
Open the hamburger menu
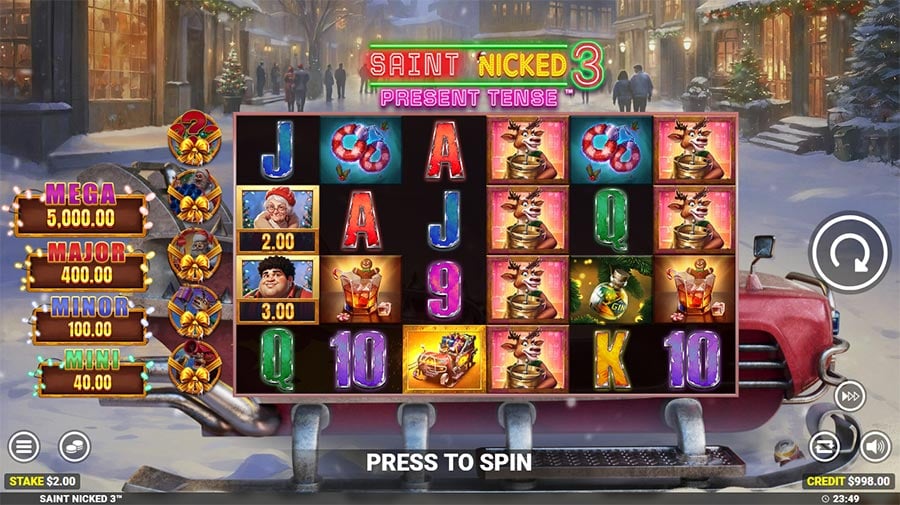24,446
